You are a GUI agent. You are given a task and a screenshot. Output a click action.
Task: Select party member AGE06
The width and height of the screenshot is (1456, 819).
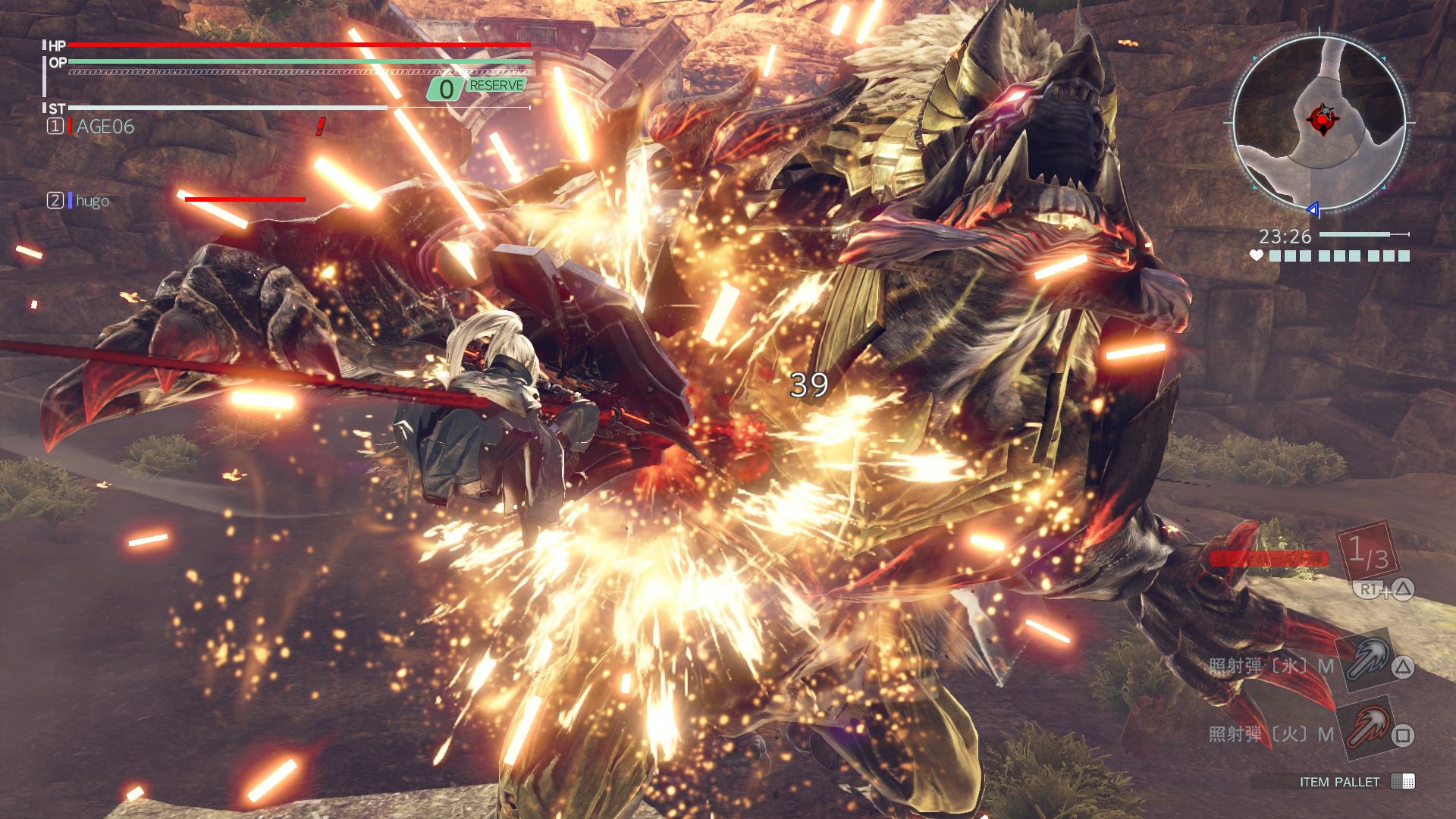(x=105, y=127)
